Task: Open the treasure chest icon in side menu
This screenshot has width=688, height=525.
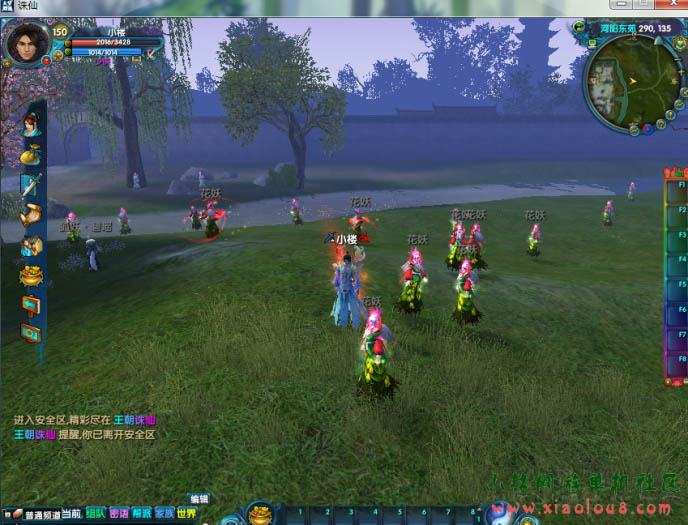Action: coord(31,244)
